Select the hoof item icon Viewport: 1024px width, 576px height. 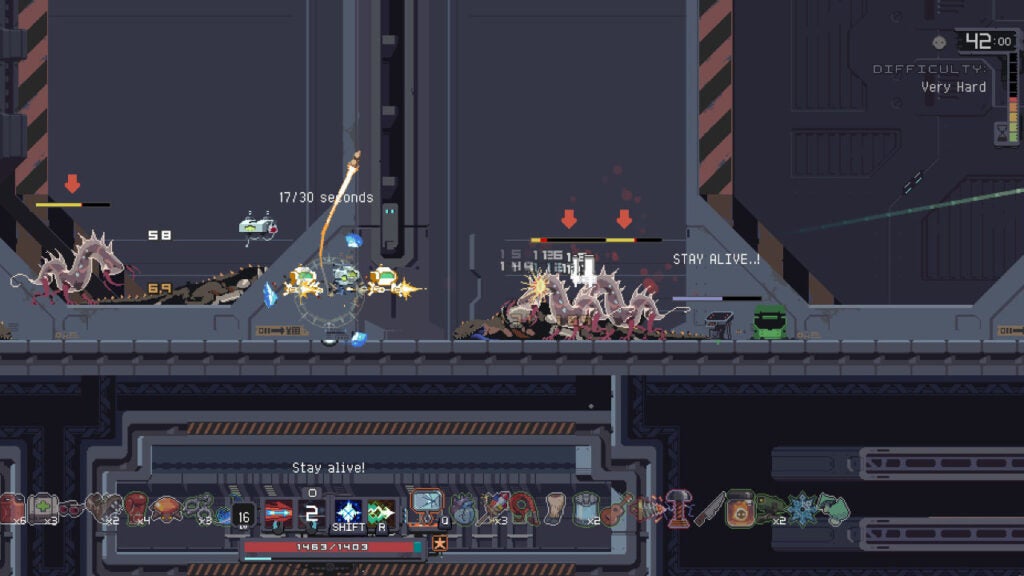(x=556, y=508)
